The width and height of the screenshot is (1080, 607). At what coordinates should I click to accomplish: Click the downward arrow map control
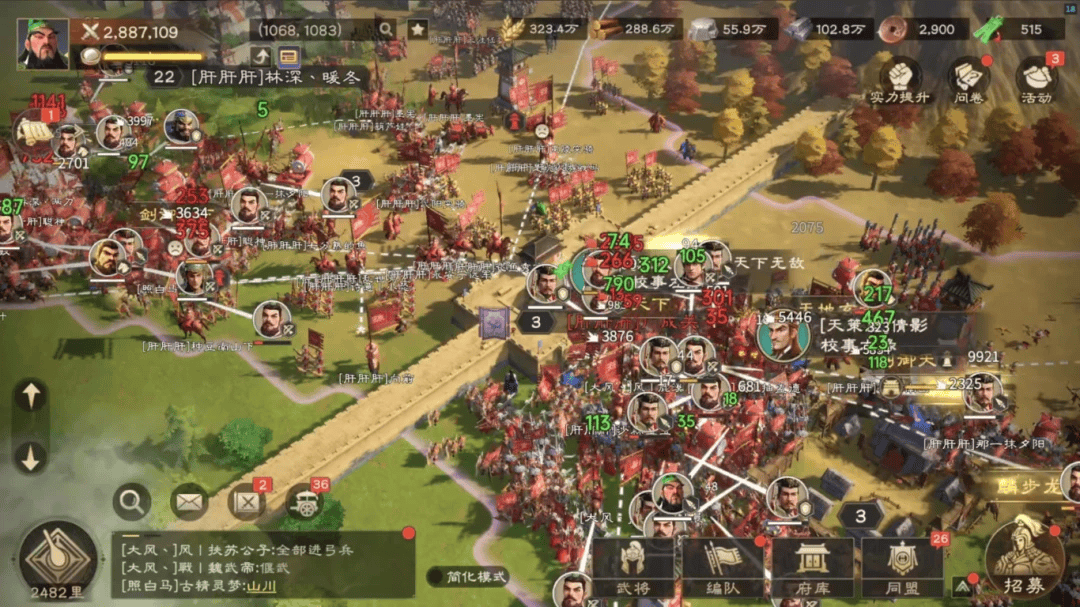[31, 455]
